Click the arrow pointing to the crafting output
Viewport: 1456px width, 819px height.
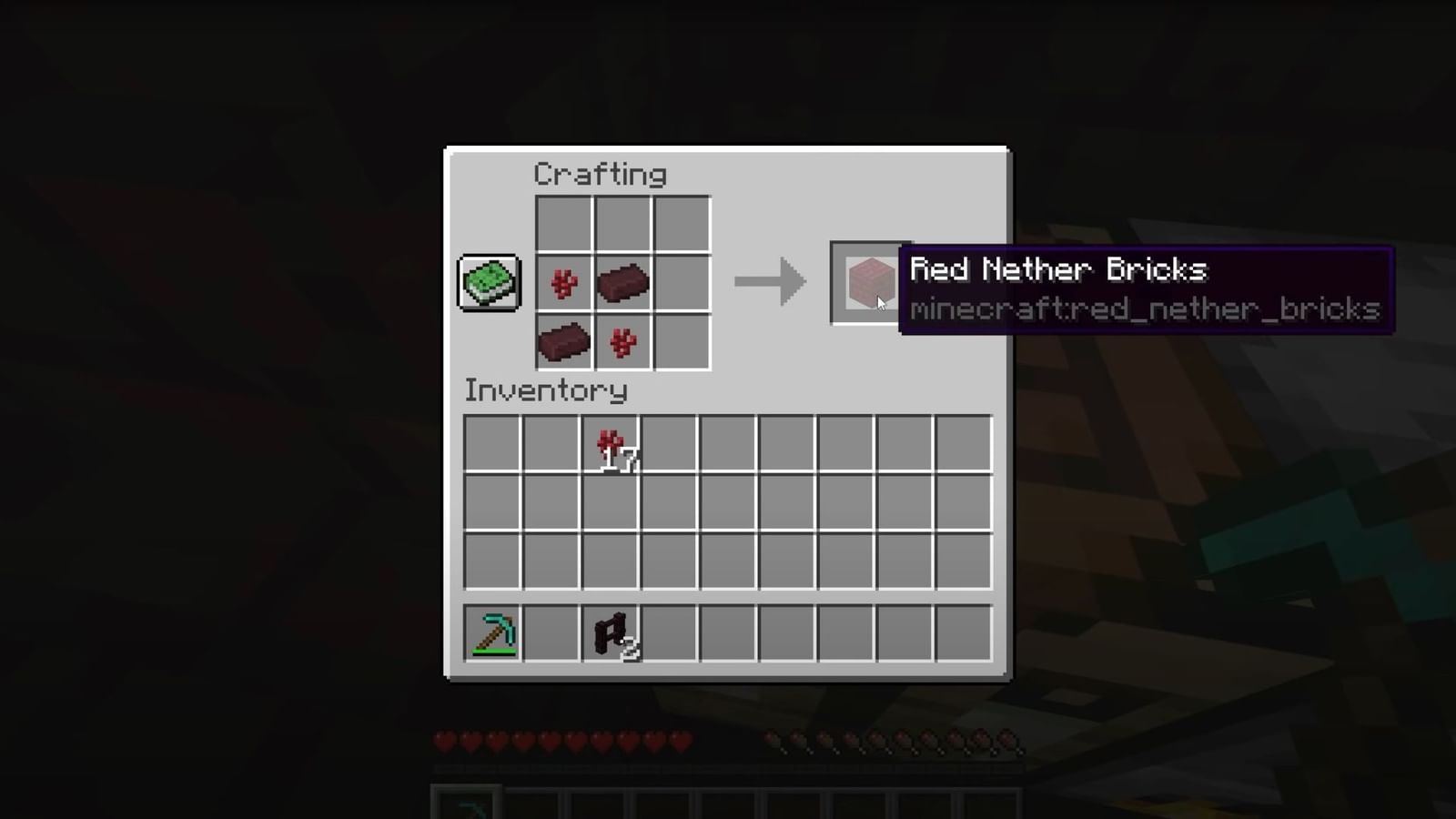click(769, 282)
